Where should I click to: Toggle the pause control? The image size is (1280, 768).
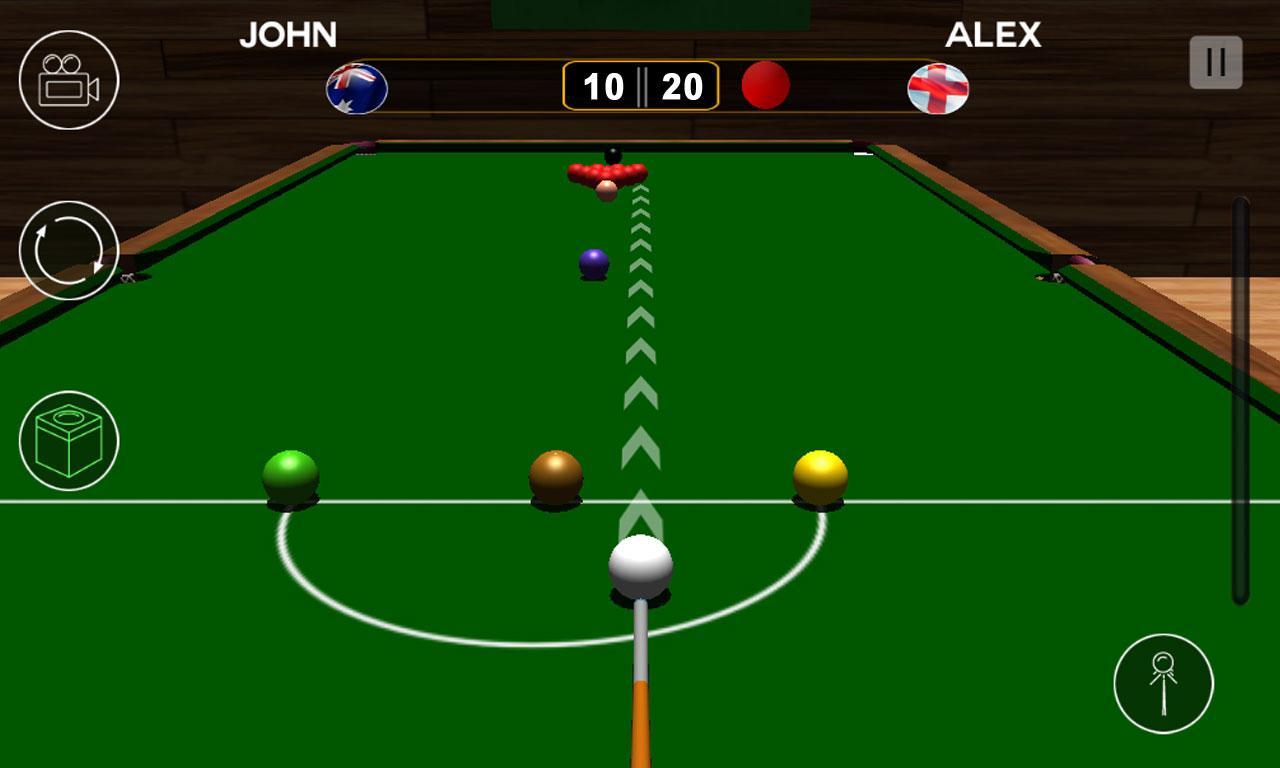1216,61
